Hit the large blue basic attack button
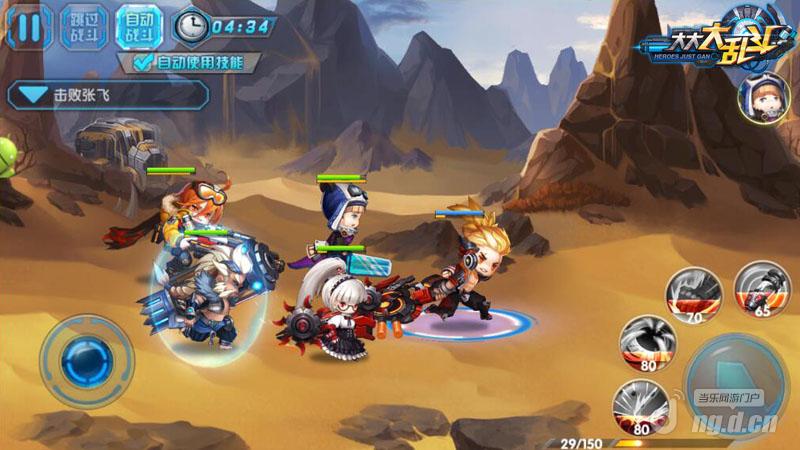The image size is (800, 450). (x=737, y=381)
